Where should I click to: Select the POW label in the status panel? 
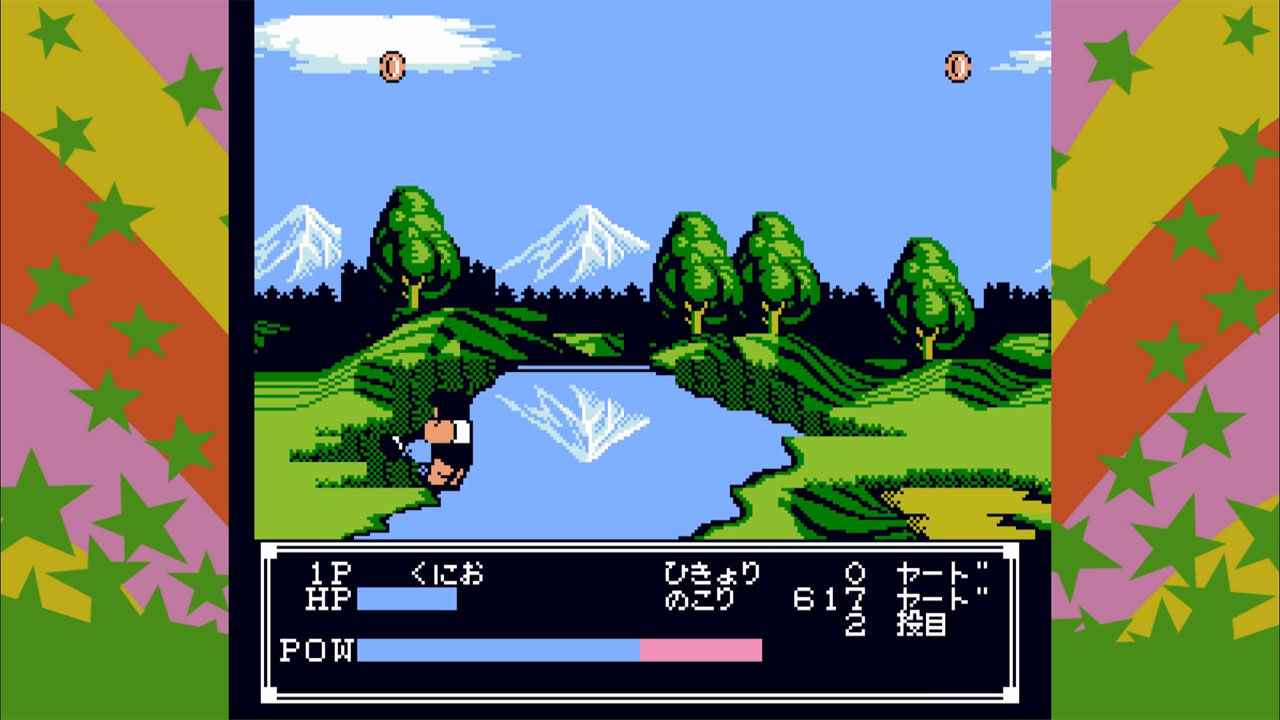click(316, 649)
